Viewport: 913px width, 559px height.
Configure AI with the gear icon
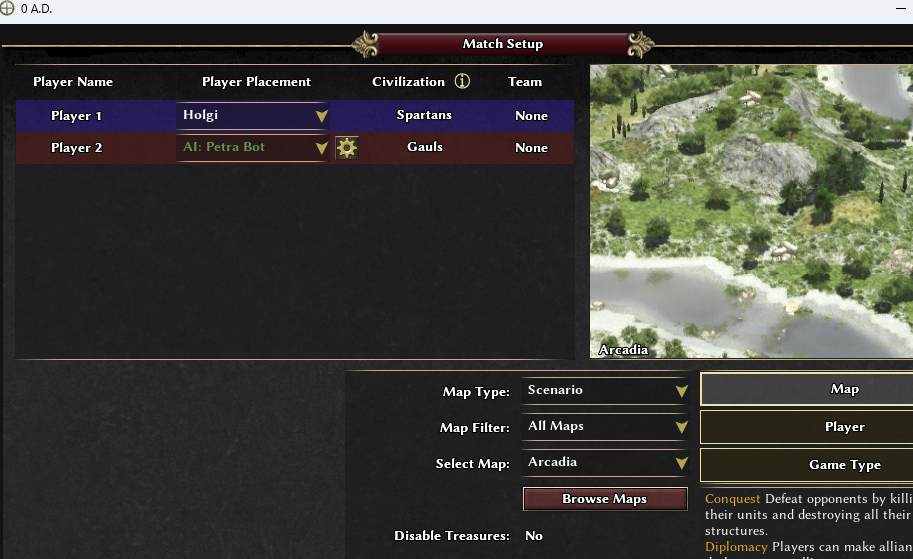tap(347, 148)
